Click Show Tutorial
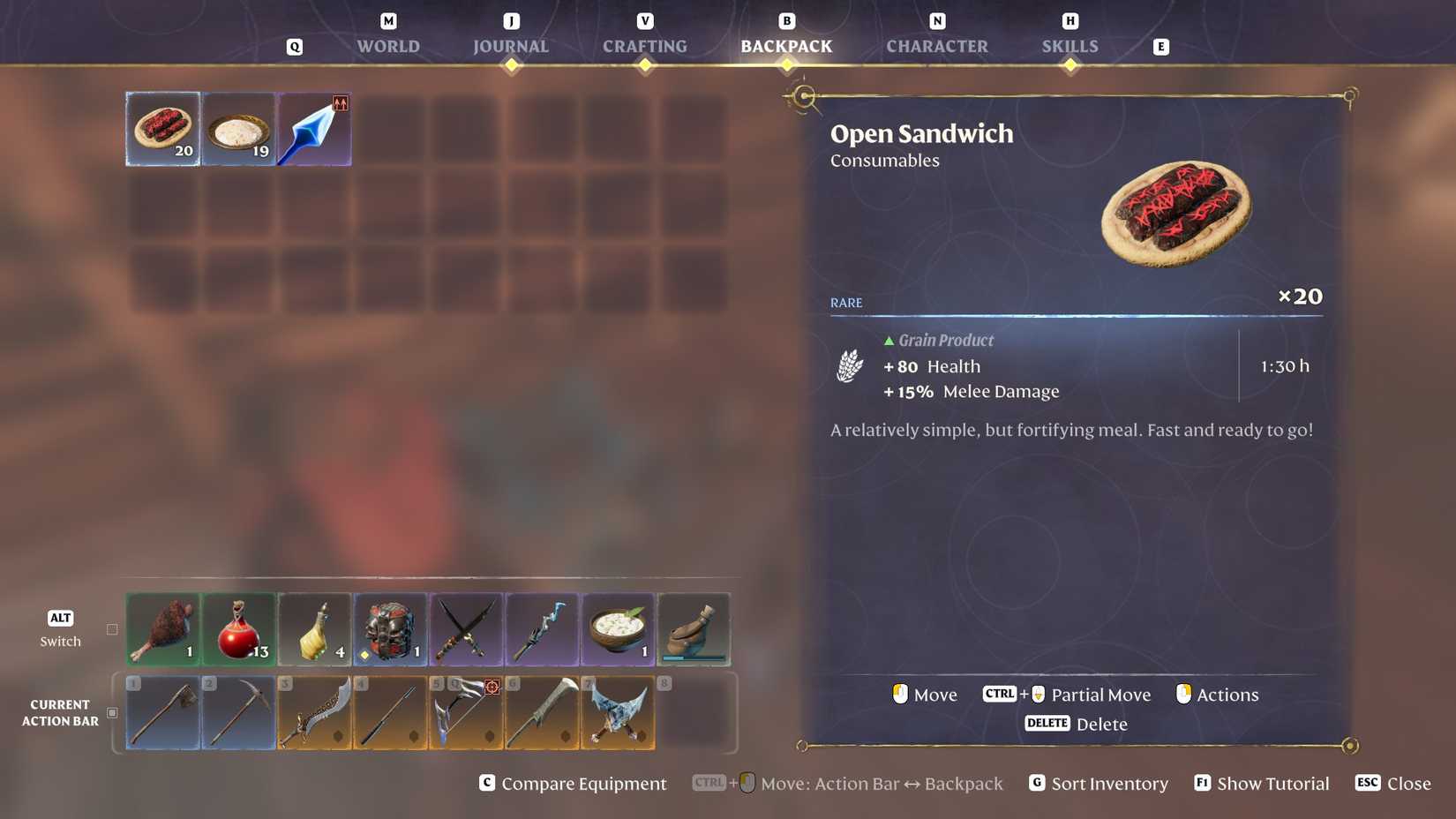The image size is (1456, 819). point(1260,783)
